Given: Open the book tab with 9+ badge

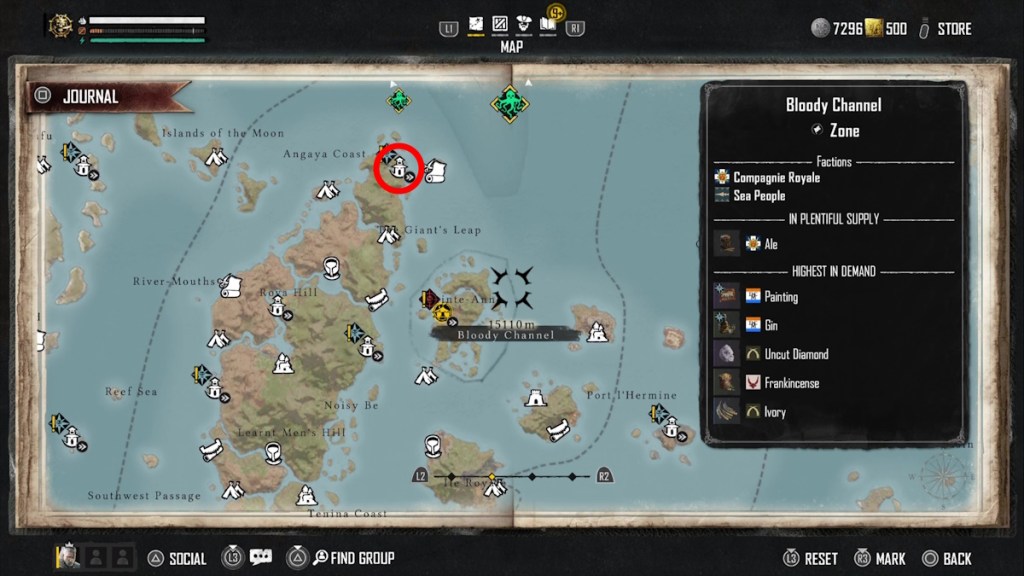Looking at the screenshot, I should [x=548, y=23].
